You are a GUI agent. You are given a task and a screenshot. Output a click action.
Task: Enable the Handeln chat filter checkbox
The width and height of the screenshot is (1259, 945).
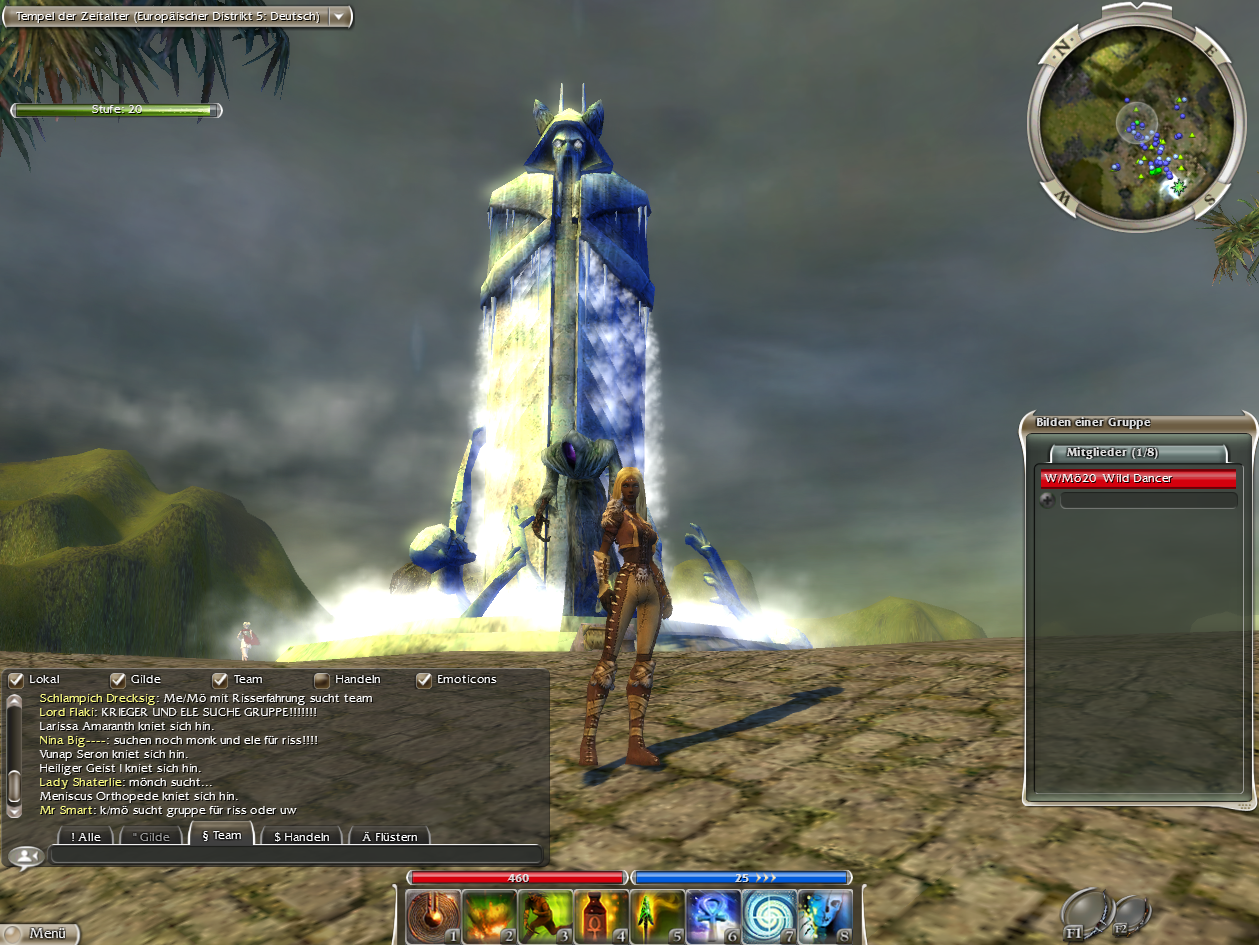(322, 680)
